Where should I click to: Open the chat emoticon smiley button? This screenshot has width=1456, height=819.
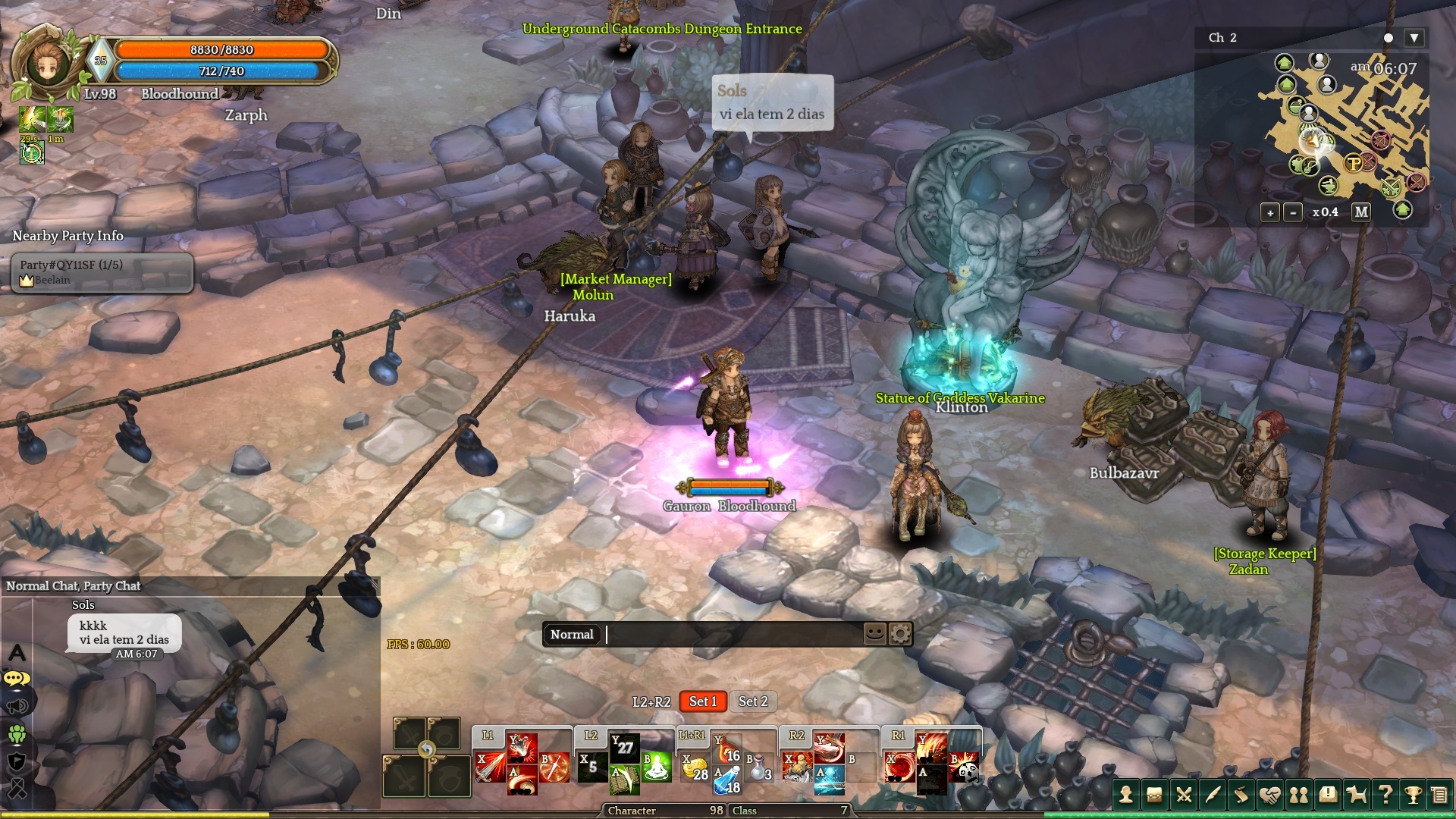(874, 633)
